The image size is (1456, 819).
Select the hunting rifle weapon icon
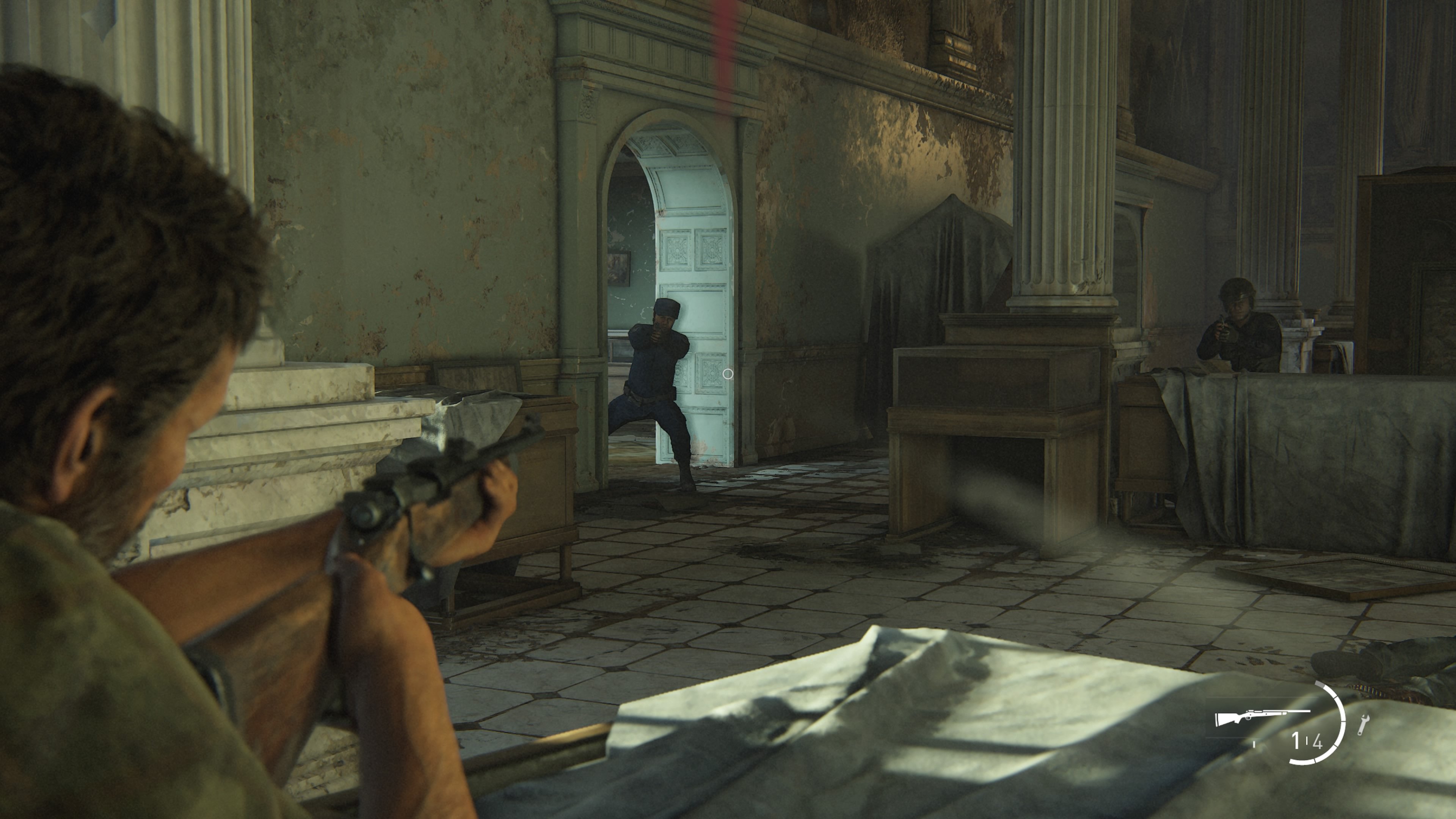point(1261,717)
